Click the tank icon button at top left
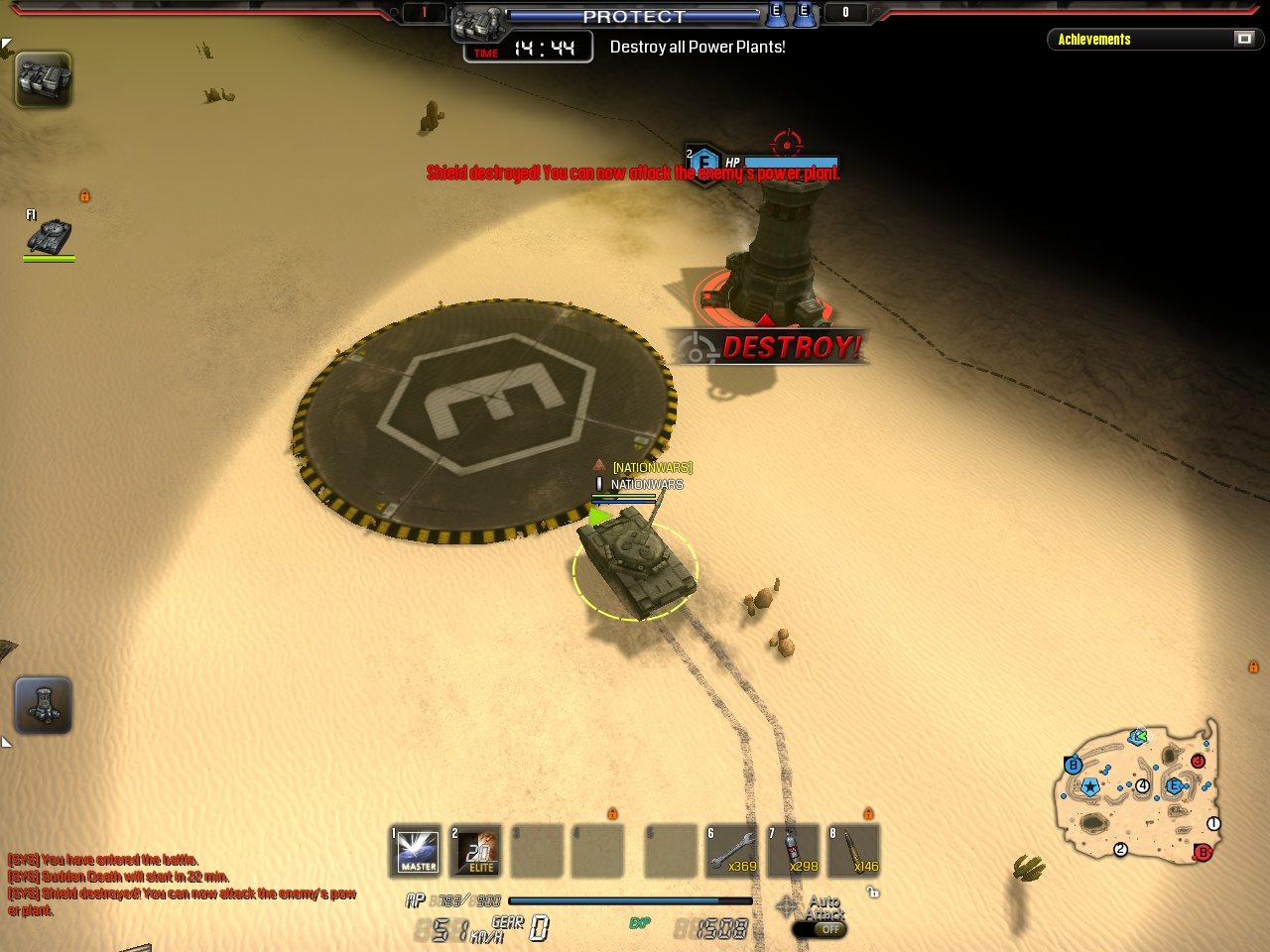The image size is (1270, 952). pyautogui.click(x=44, y=79)
